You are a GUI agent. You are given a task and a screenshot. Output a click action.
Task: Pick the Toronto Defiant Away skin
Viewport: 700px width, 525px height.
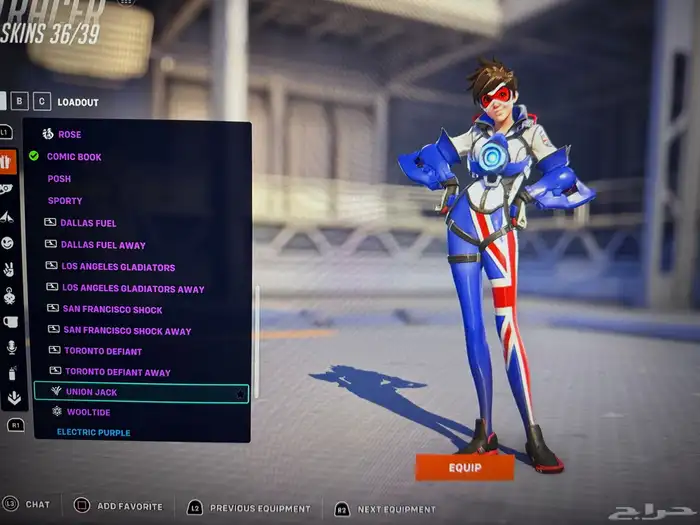(x=117, y=372)
